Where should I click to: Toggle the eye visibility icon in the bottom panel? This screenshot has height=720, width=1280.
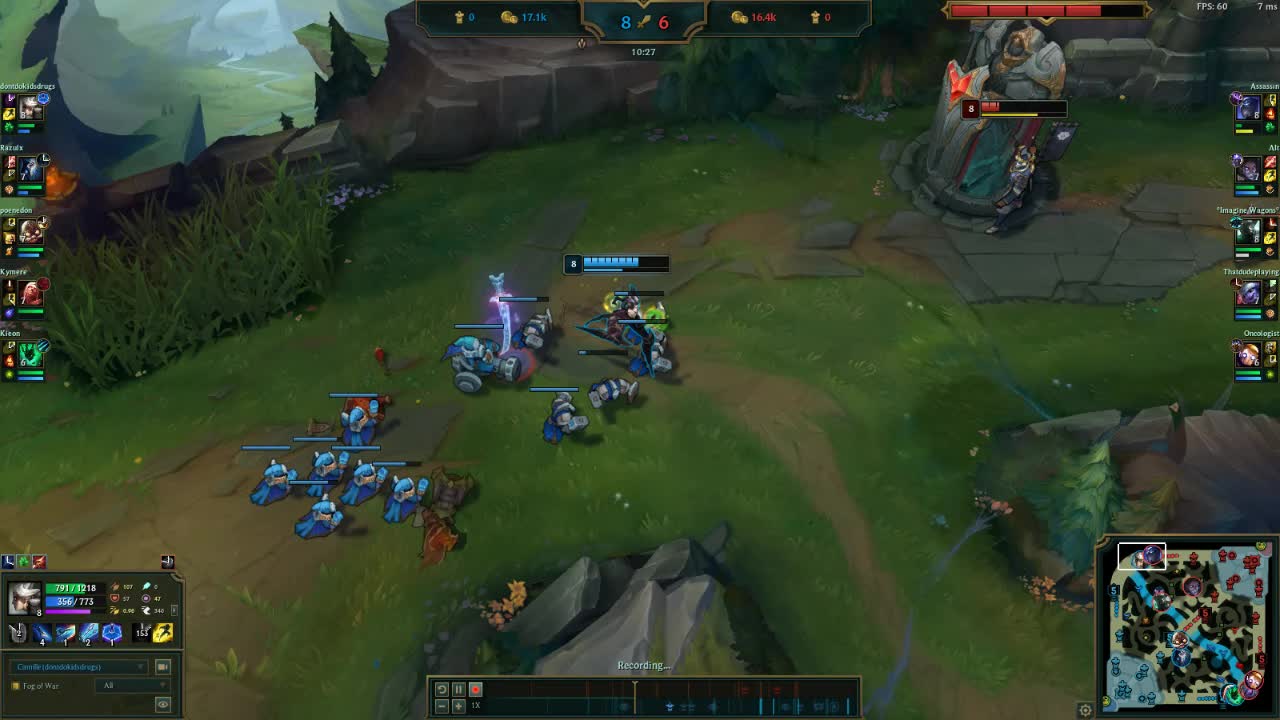pos(163,704)
